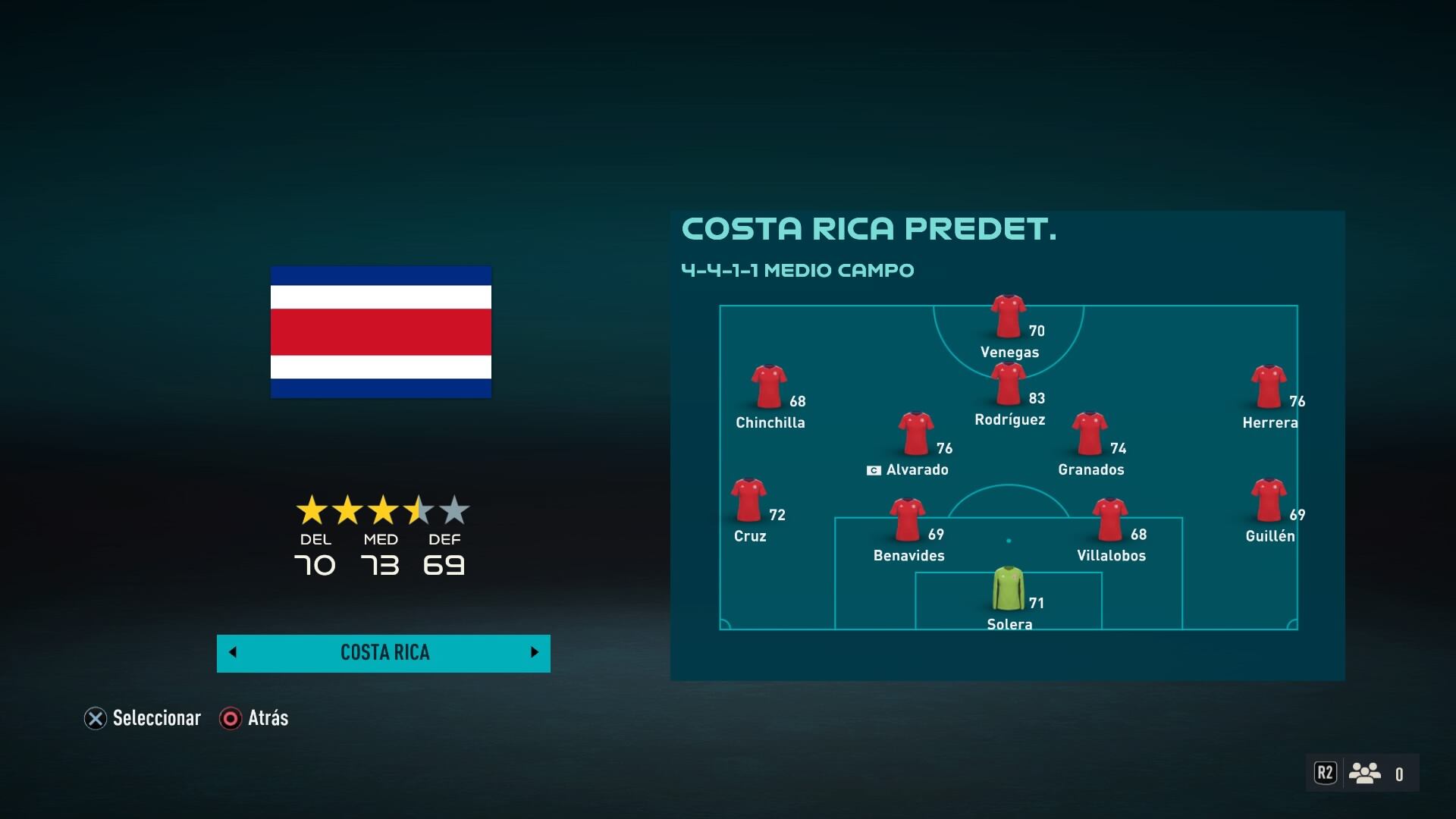The width and height of the screenshot is (1456, 819).
Task: Select the Costa Rica team bar
Action: pyautogui.click(x=384, y=653)
